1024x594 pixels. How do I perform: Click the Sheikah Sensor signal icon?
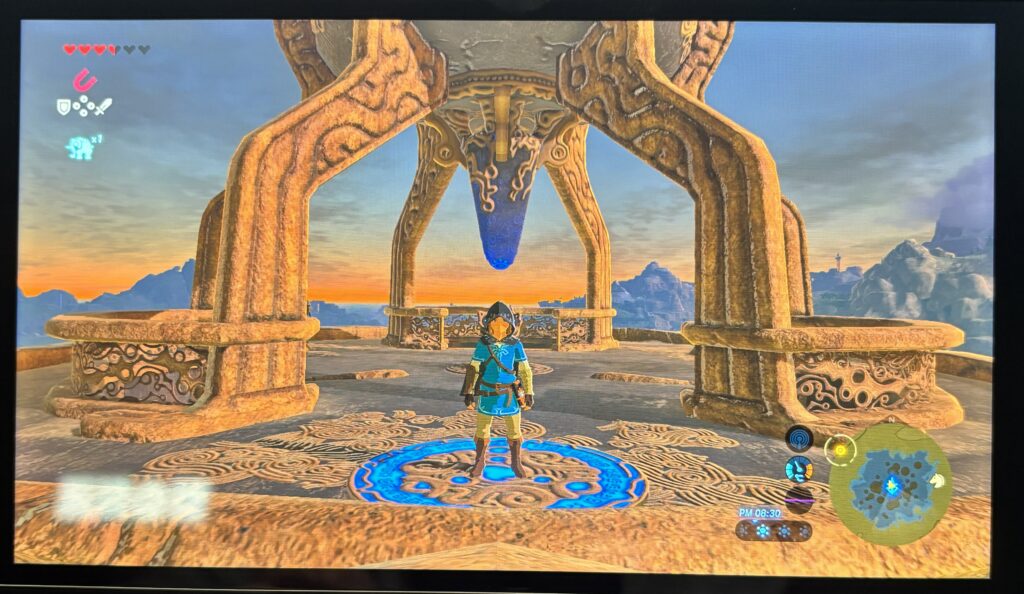[x=798, y=438]
